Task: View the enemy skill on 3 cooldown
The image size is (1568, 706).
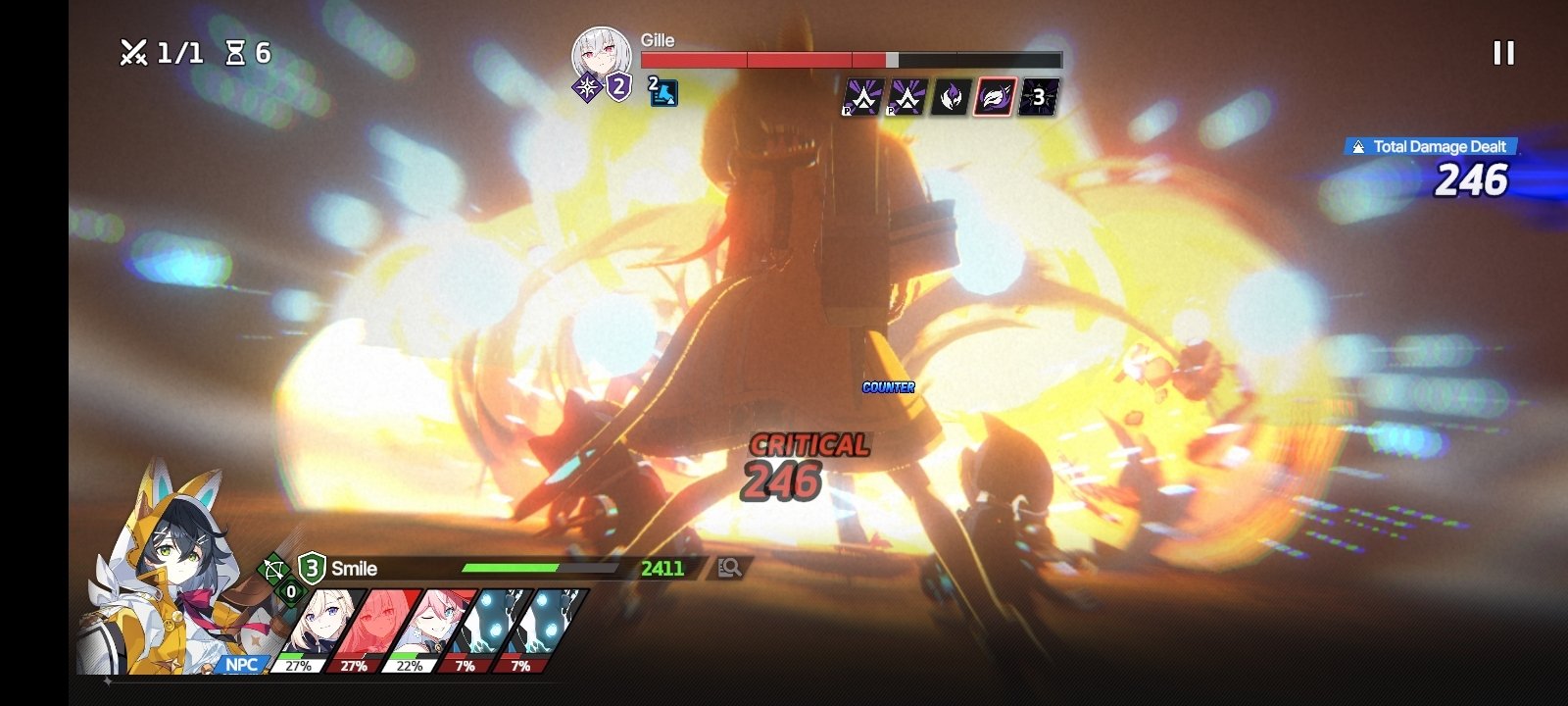Action: 1038,97
